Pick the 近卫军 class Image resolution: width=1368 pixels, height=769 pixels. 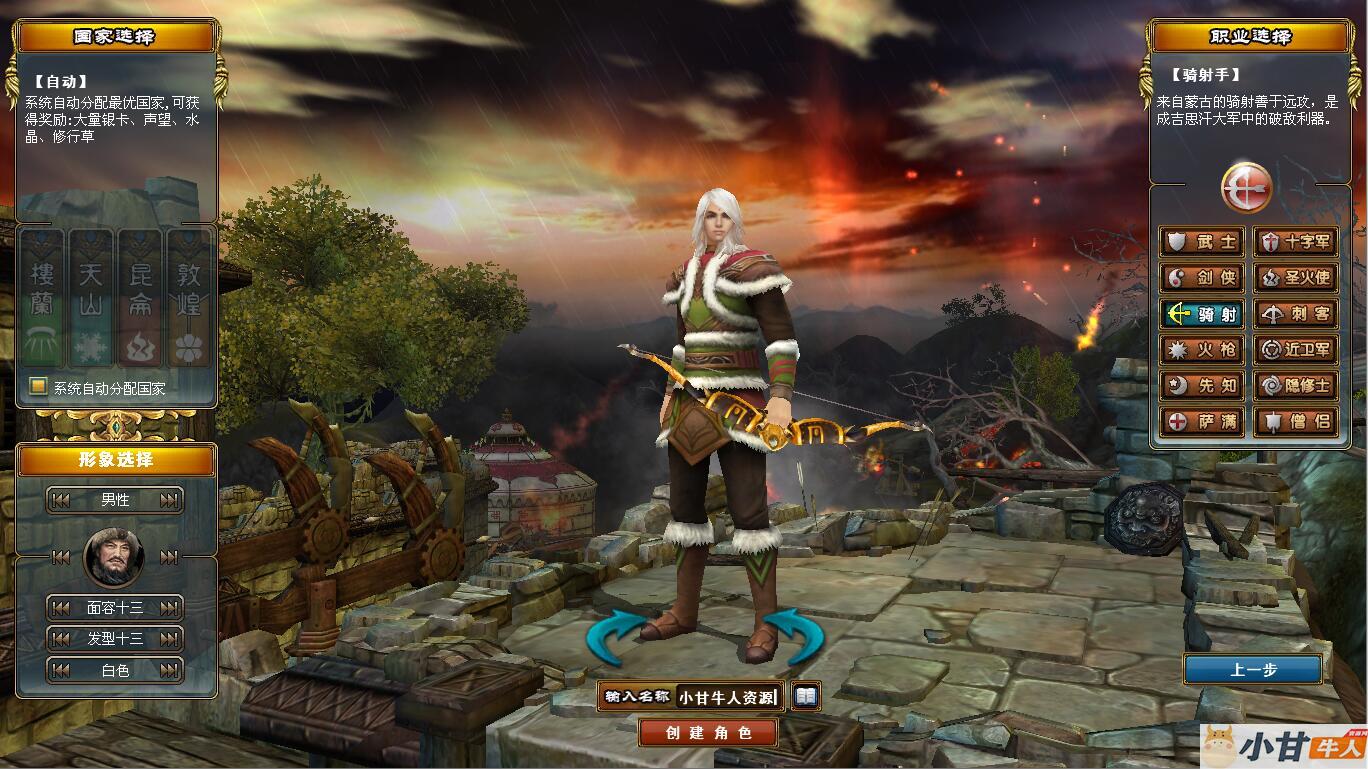tap(1296, 350)
